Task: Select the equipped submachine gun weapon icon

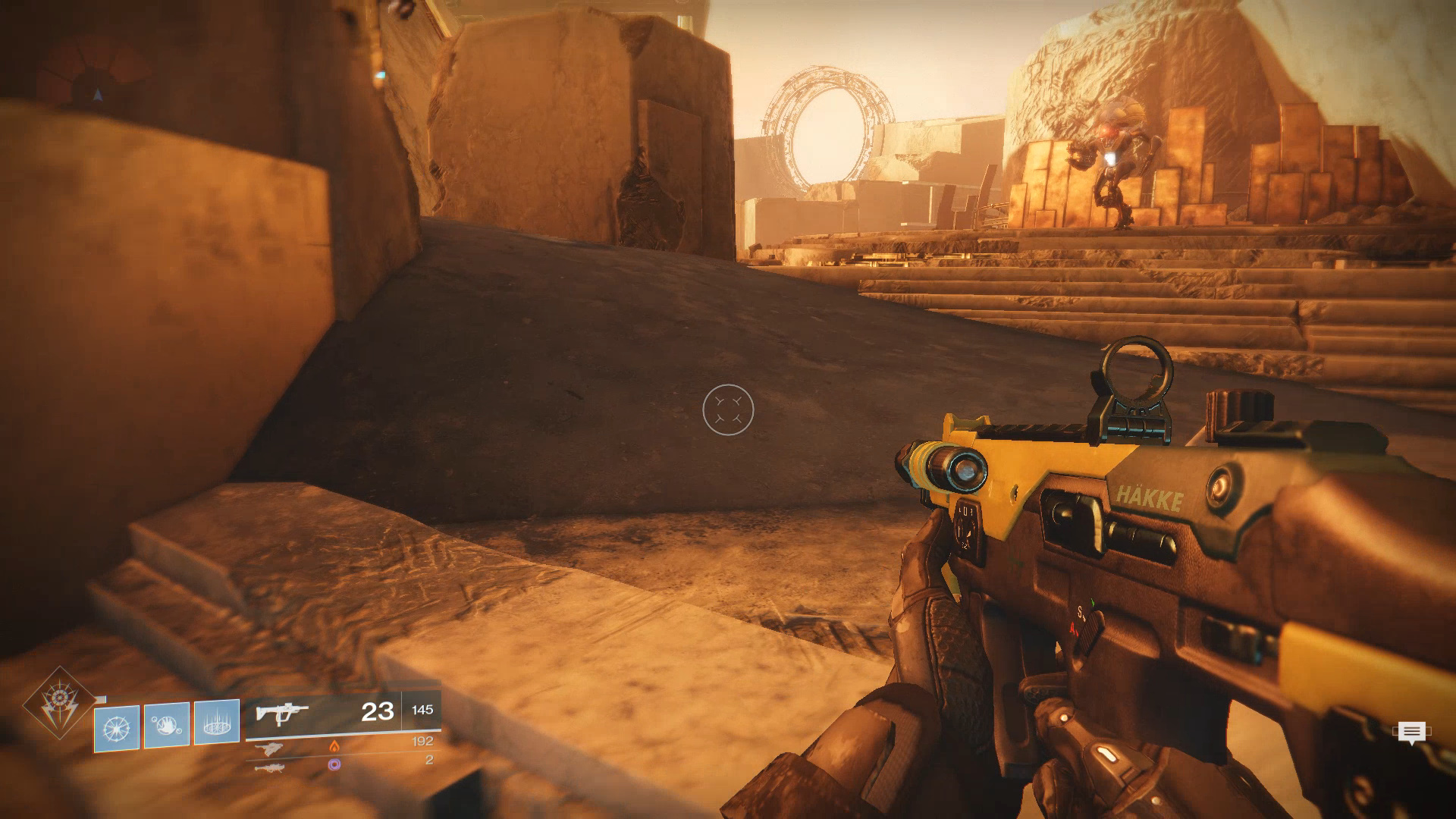Action: point(281,714)
